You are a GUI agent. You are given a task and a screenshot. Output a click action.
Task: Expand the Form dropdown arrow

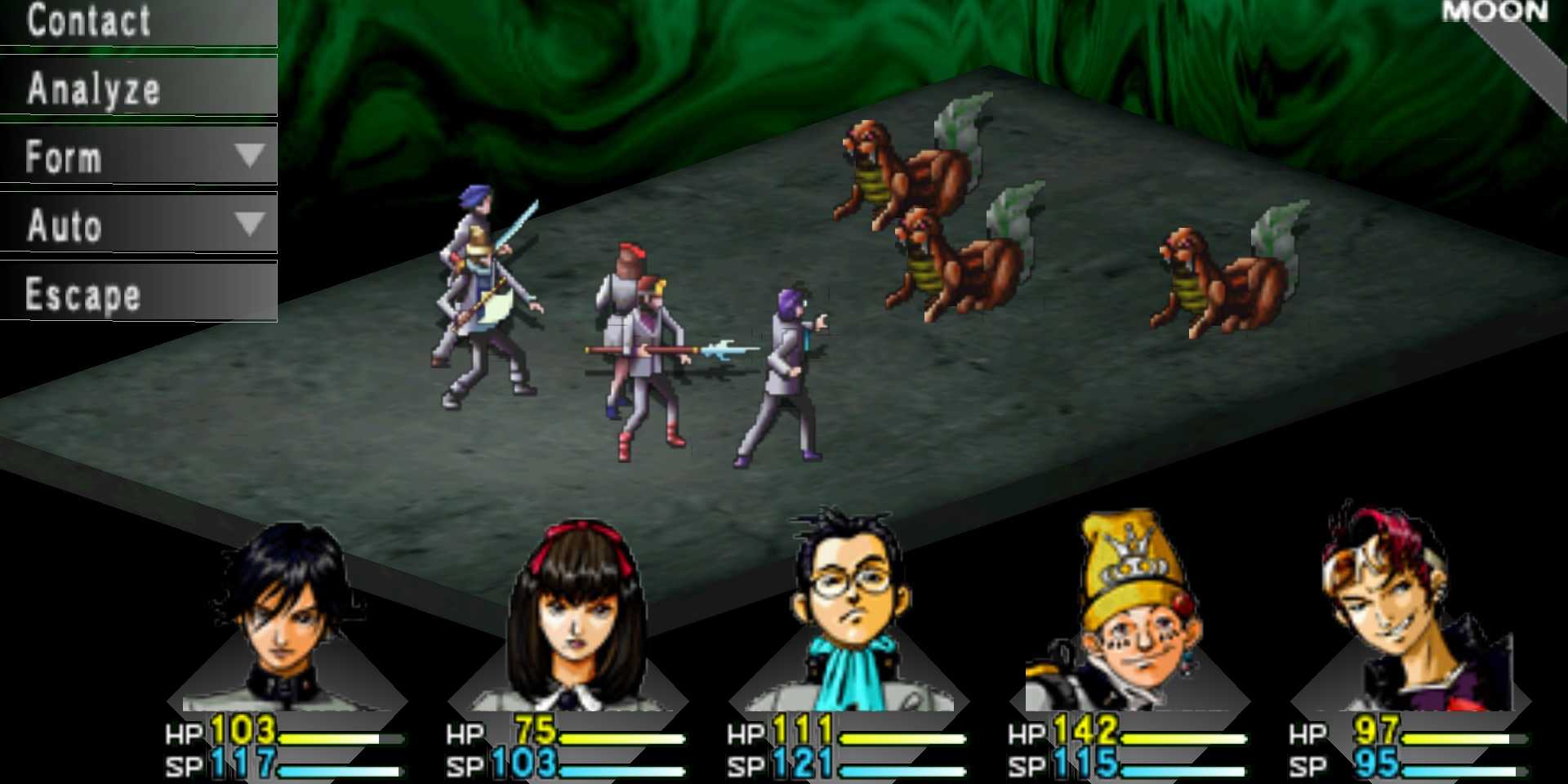point(249,155)
